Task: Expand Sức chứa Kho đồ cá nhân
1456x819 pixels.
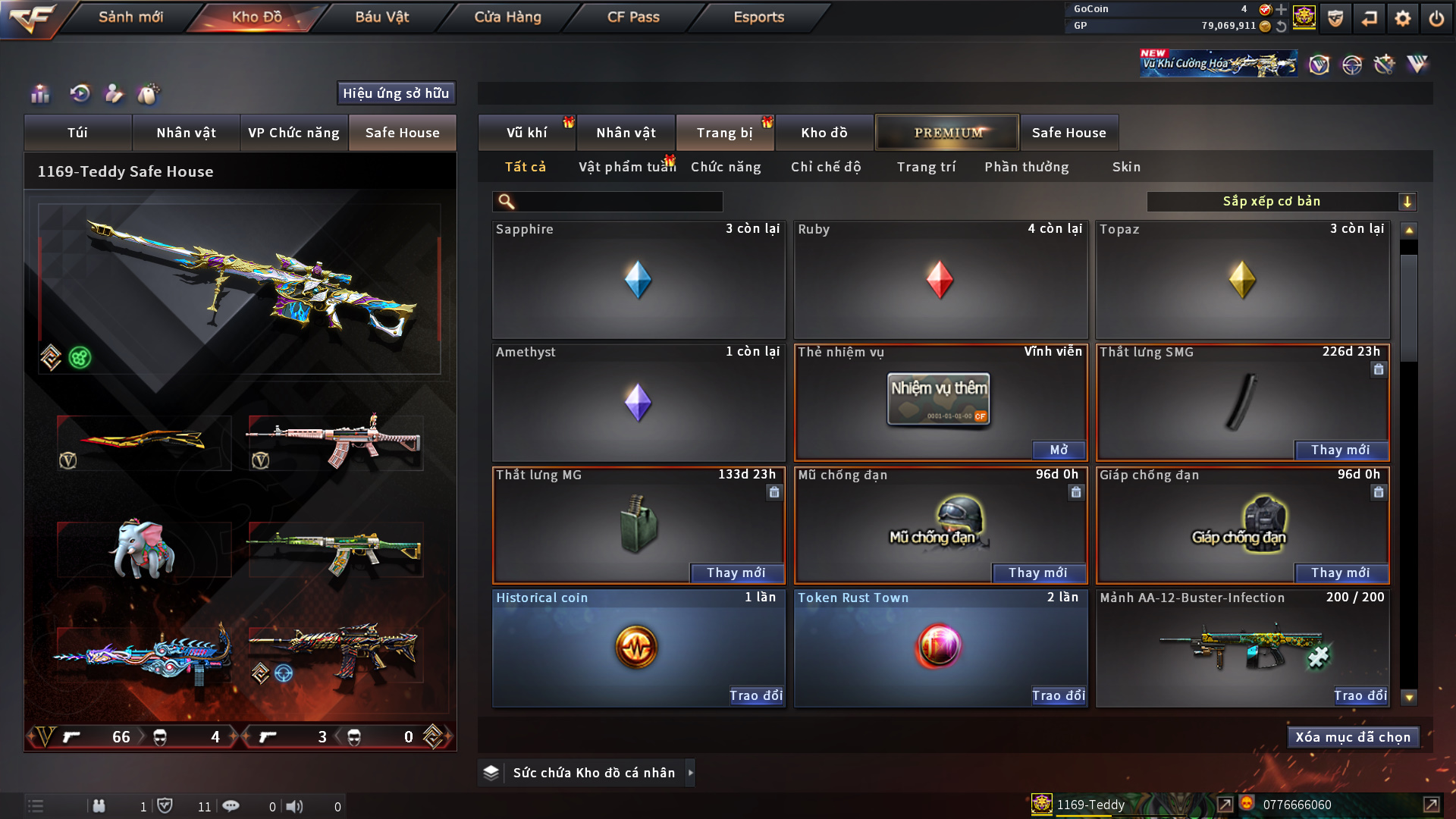Action: (x=690, y=773)
